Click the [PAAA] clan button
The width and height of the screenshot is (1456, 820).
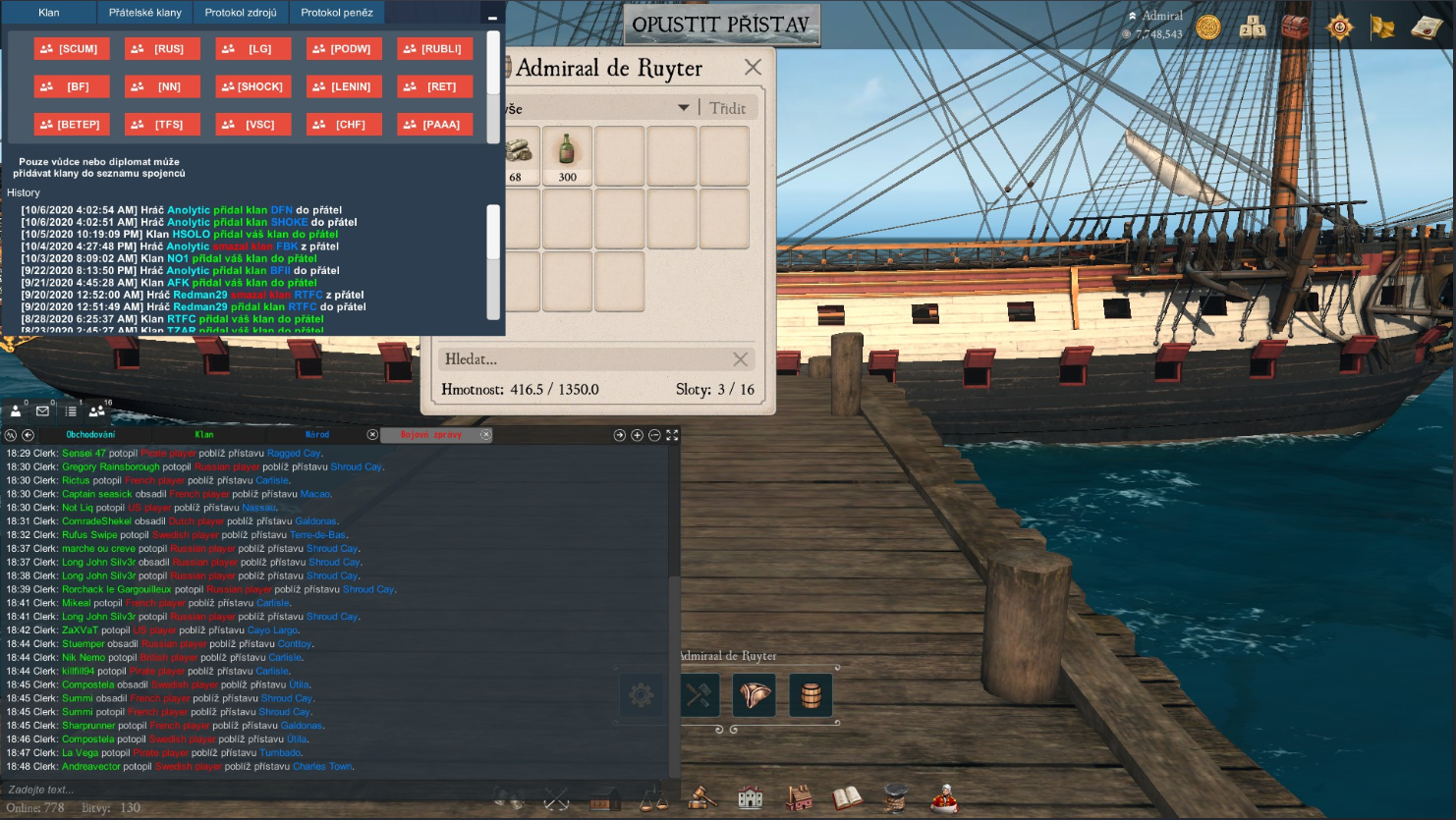tap(434, 124)
